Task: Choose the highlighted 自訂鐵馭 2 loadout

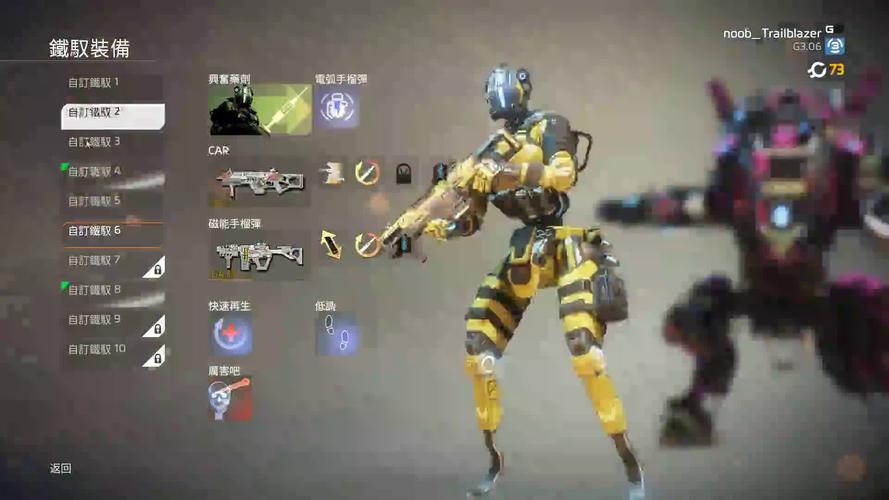Action: 112,112
